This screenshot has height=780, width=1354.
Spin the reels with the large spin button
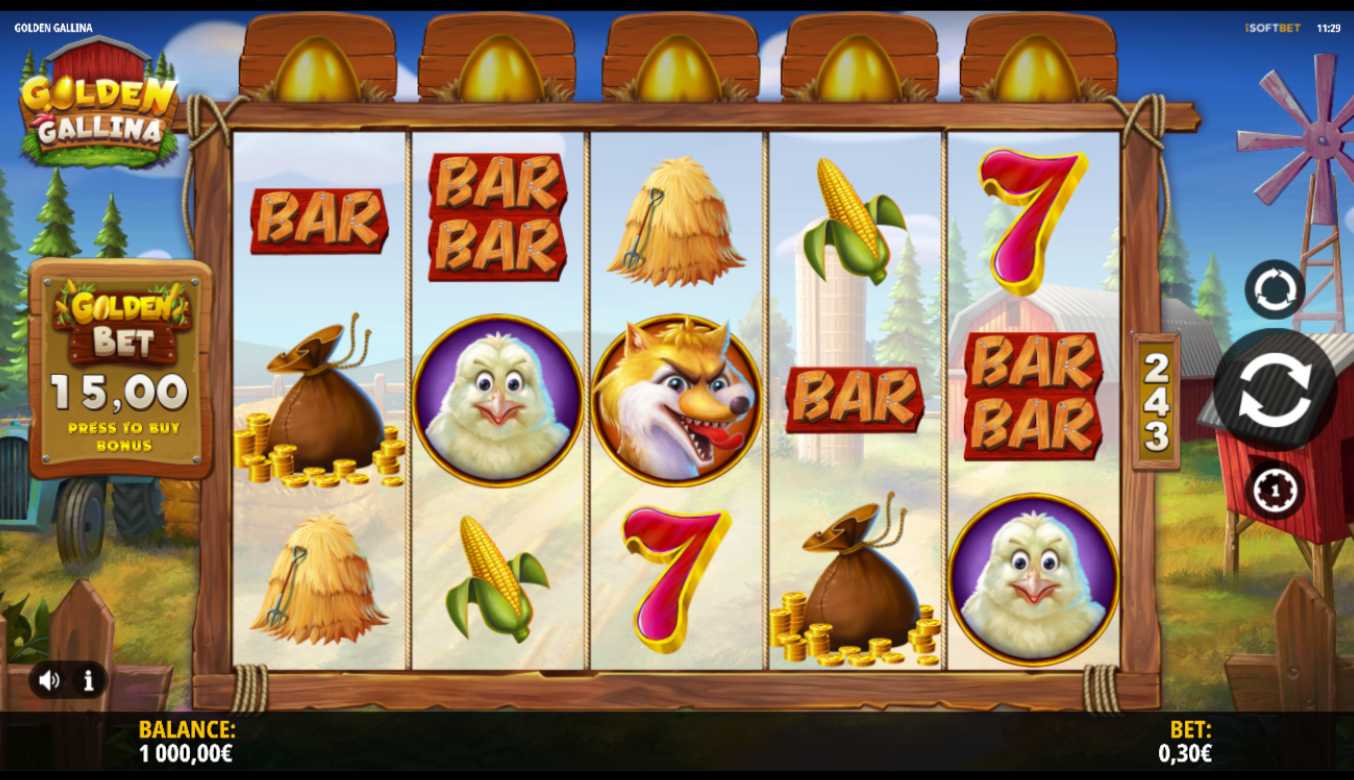pos(1274,390)
